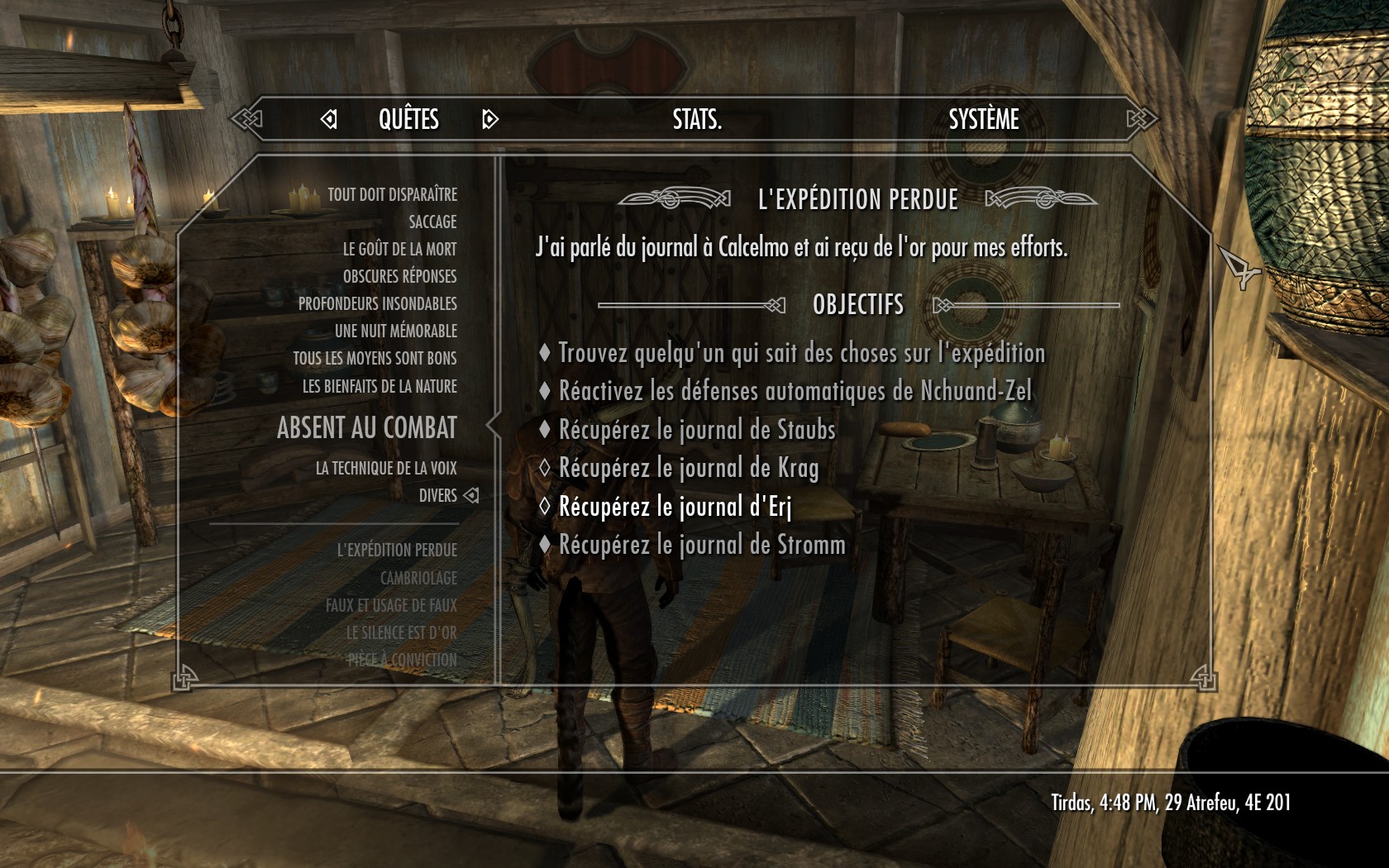The image size is (1389, 868).
Task: Open the Stats. tab
Action: tap(697, 120)
